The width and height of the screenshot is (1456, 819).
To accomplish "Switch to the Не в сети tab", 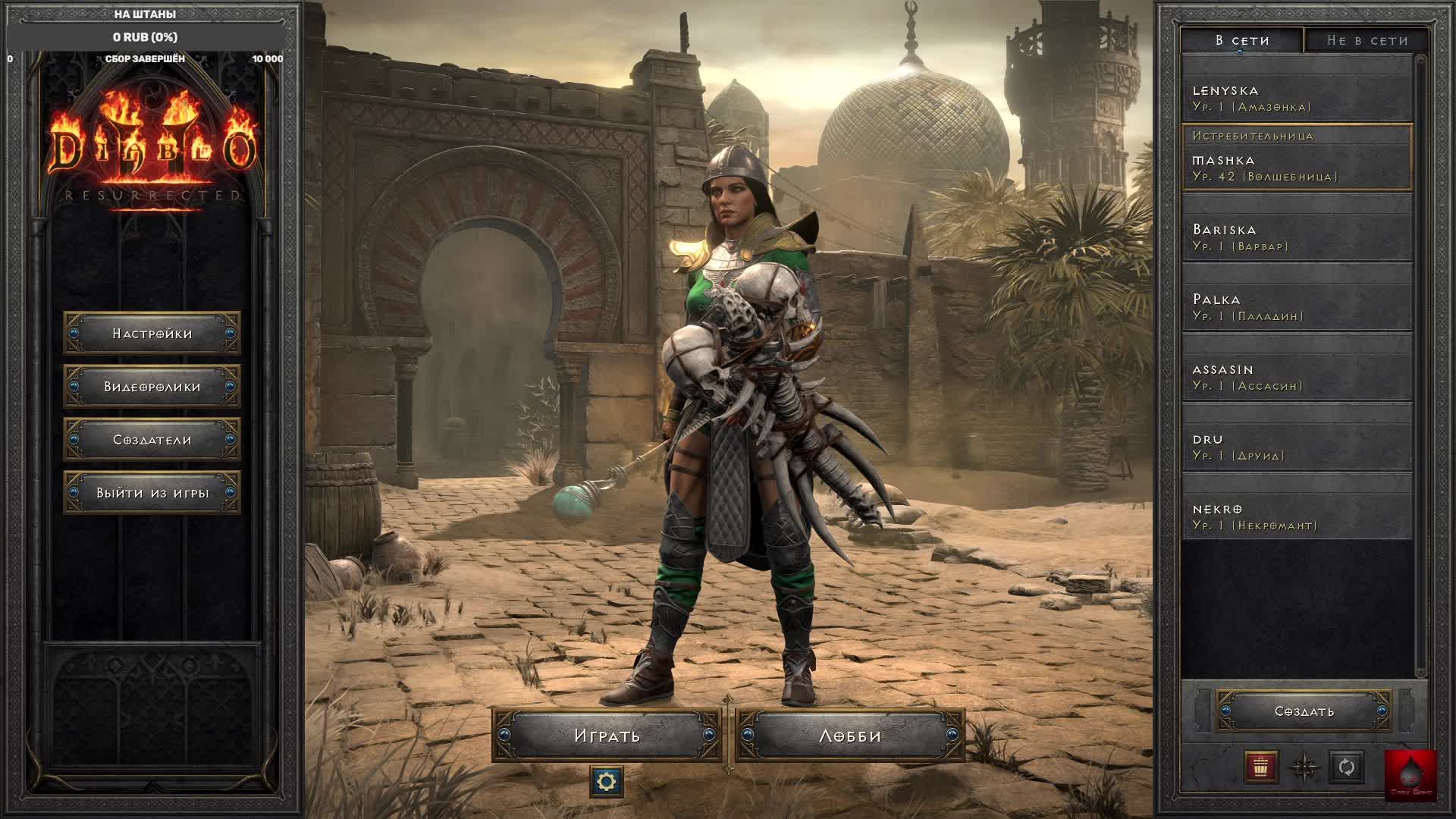I will coord(1367,40).
